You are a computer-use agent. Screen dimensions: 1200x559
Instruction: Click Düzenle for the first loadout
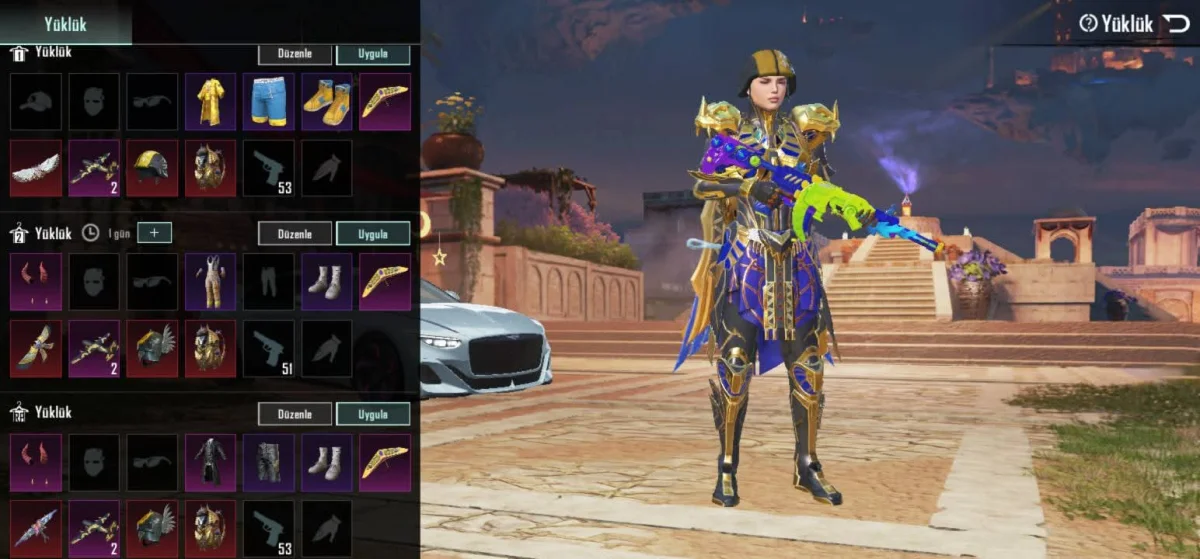295,54
